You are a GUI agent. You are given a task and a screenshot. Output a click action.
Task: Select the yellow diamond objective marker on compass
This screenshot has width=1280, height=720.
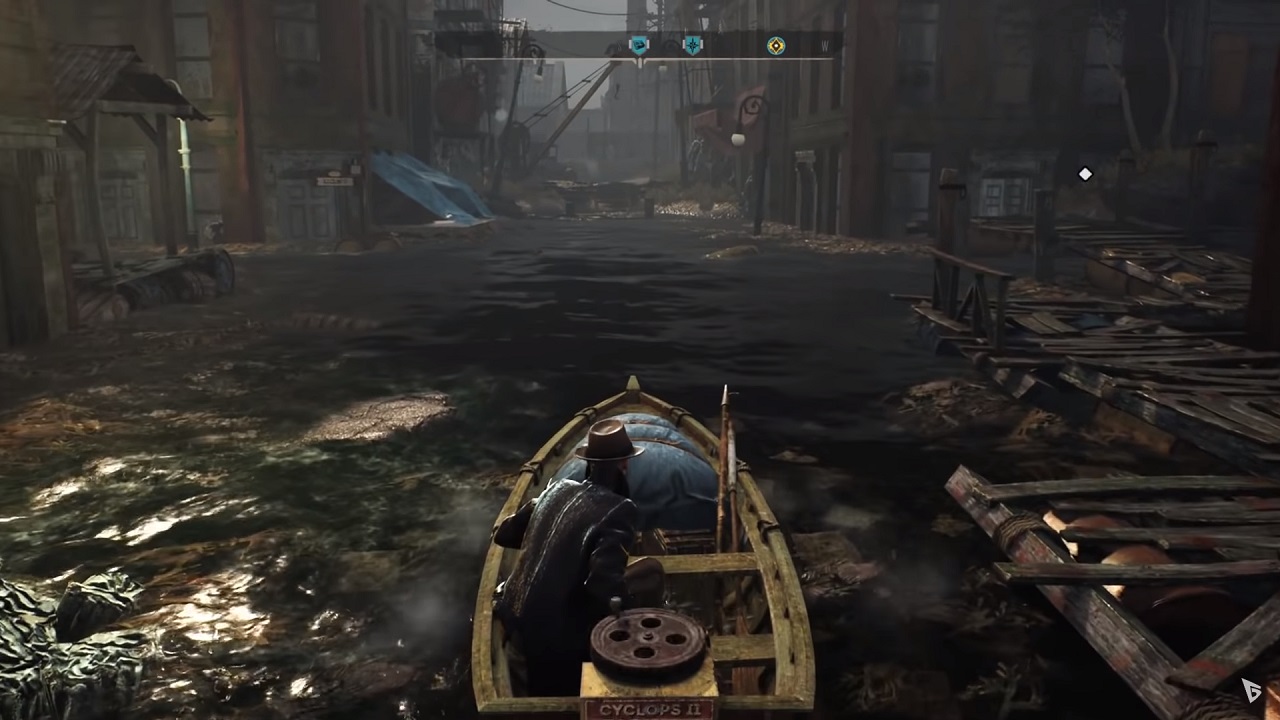coord(776,45)
